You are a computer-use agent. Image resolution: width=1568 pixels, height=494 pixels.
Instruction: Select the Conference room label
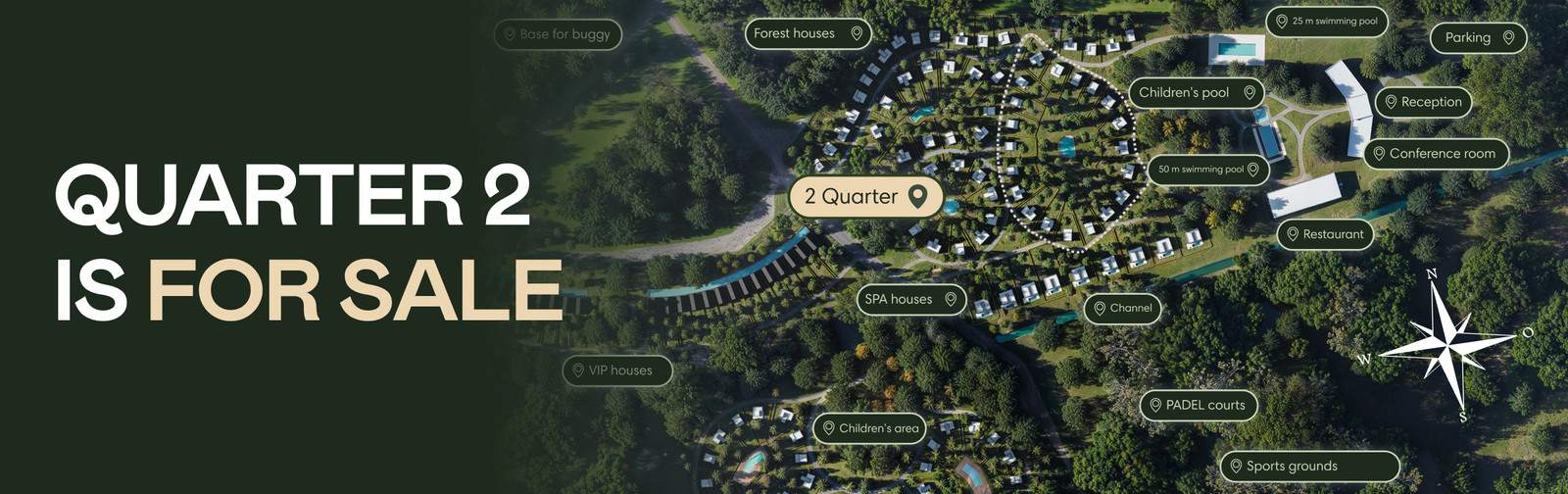tap(1435, 154)
